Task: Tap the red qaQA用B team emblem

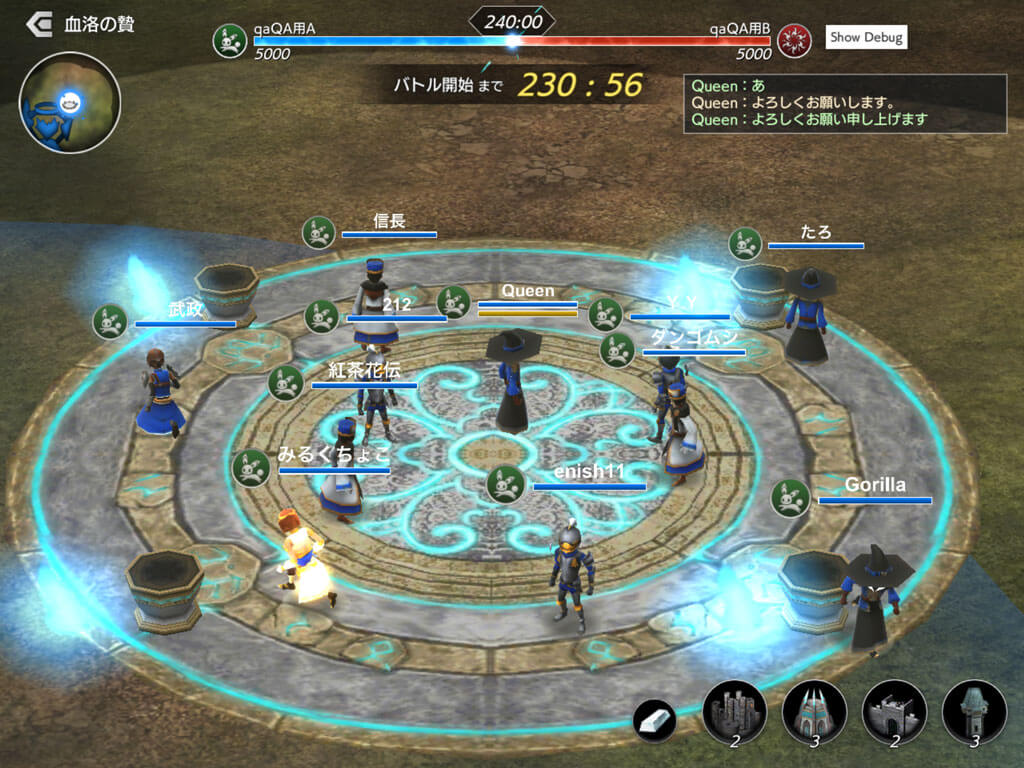Action: tap(795, 41)
